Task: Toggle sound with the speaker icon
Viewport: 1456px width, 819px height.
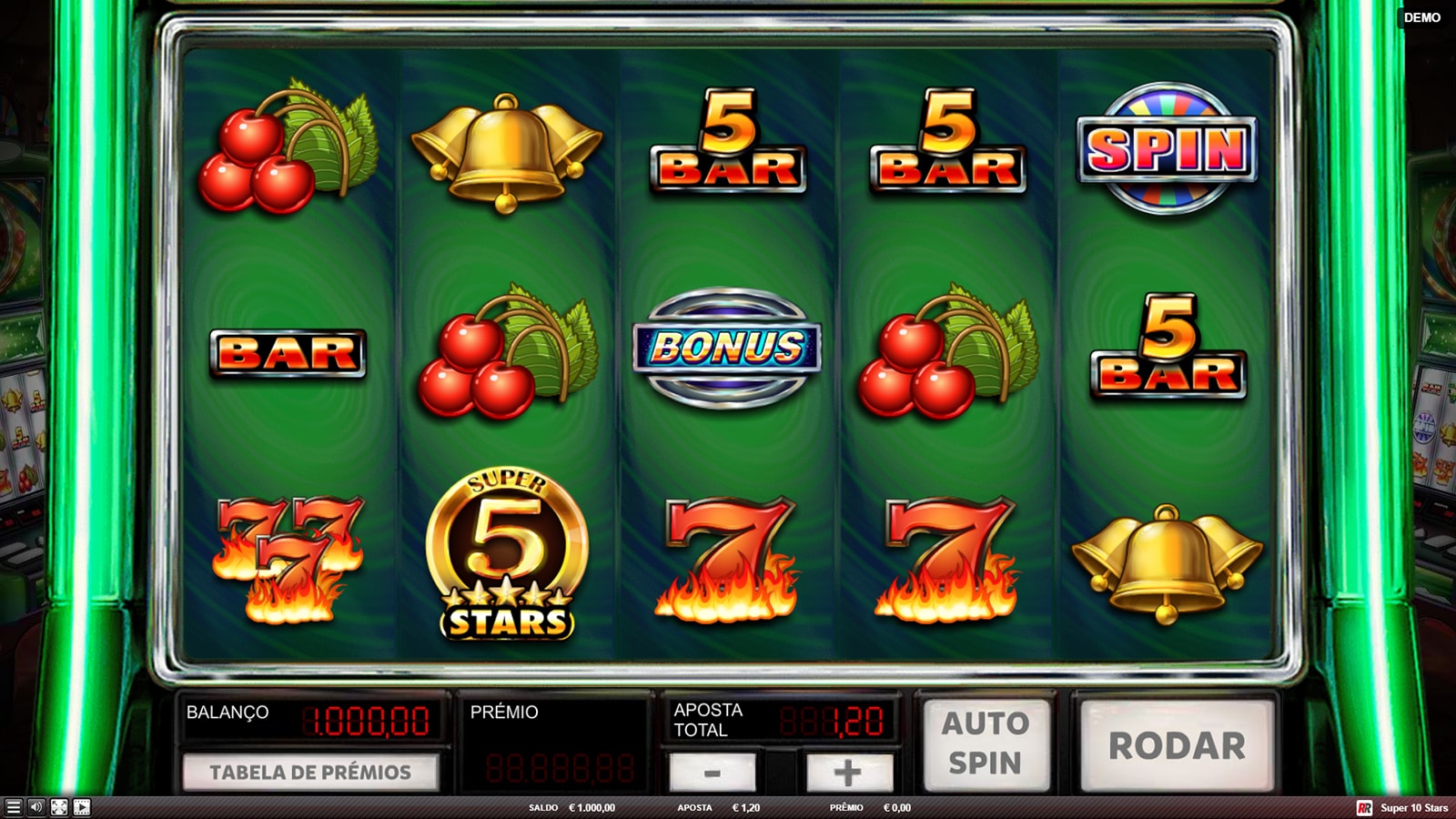Action: pos(35,807)
